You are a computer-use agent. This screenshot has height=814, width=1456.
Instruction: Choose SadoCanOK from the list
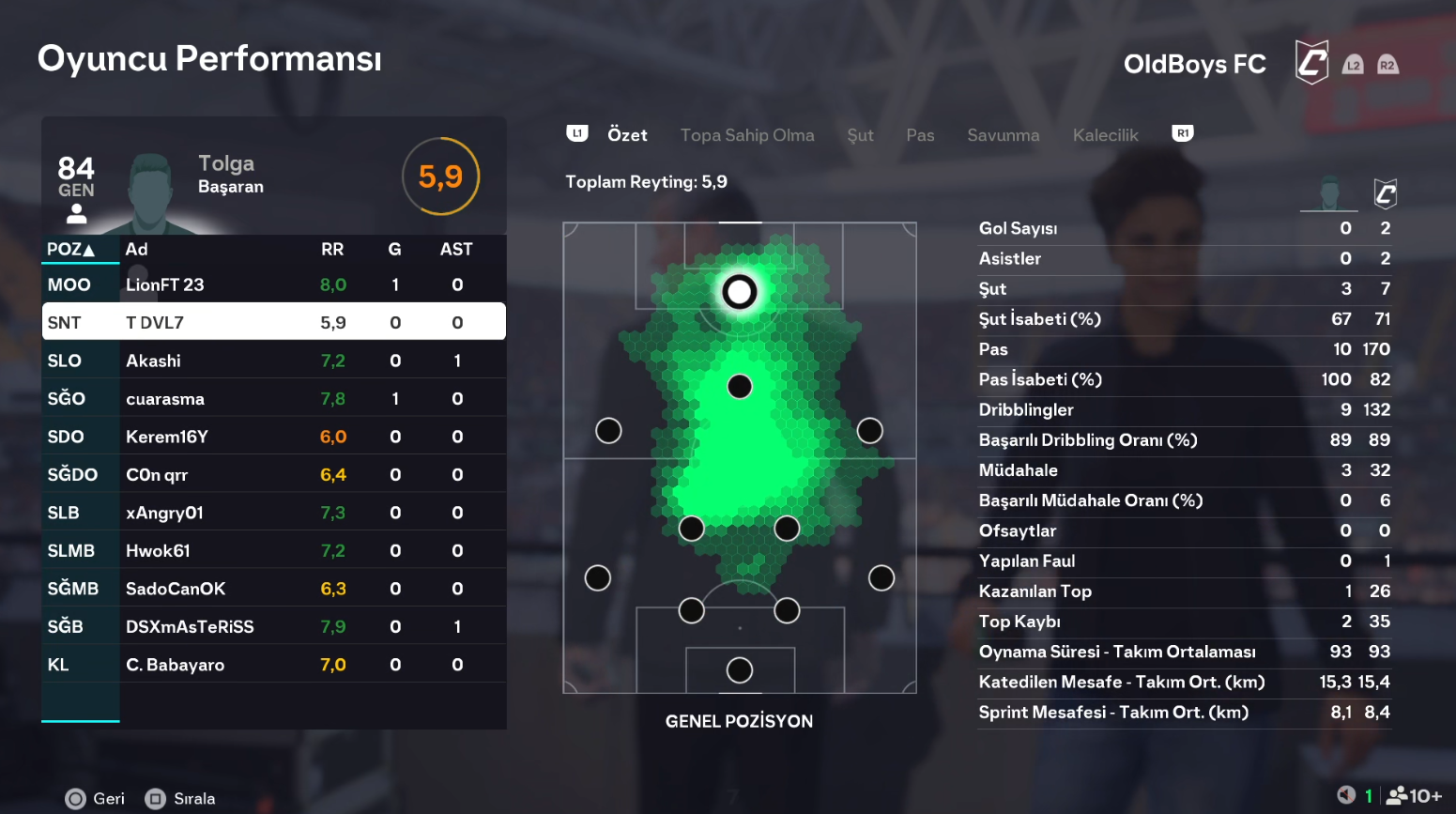tap(273, 589)
